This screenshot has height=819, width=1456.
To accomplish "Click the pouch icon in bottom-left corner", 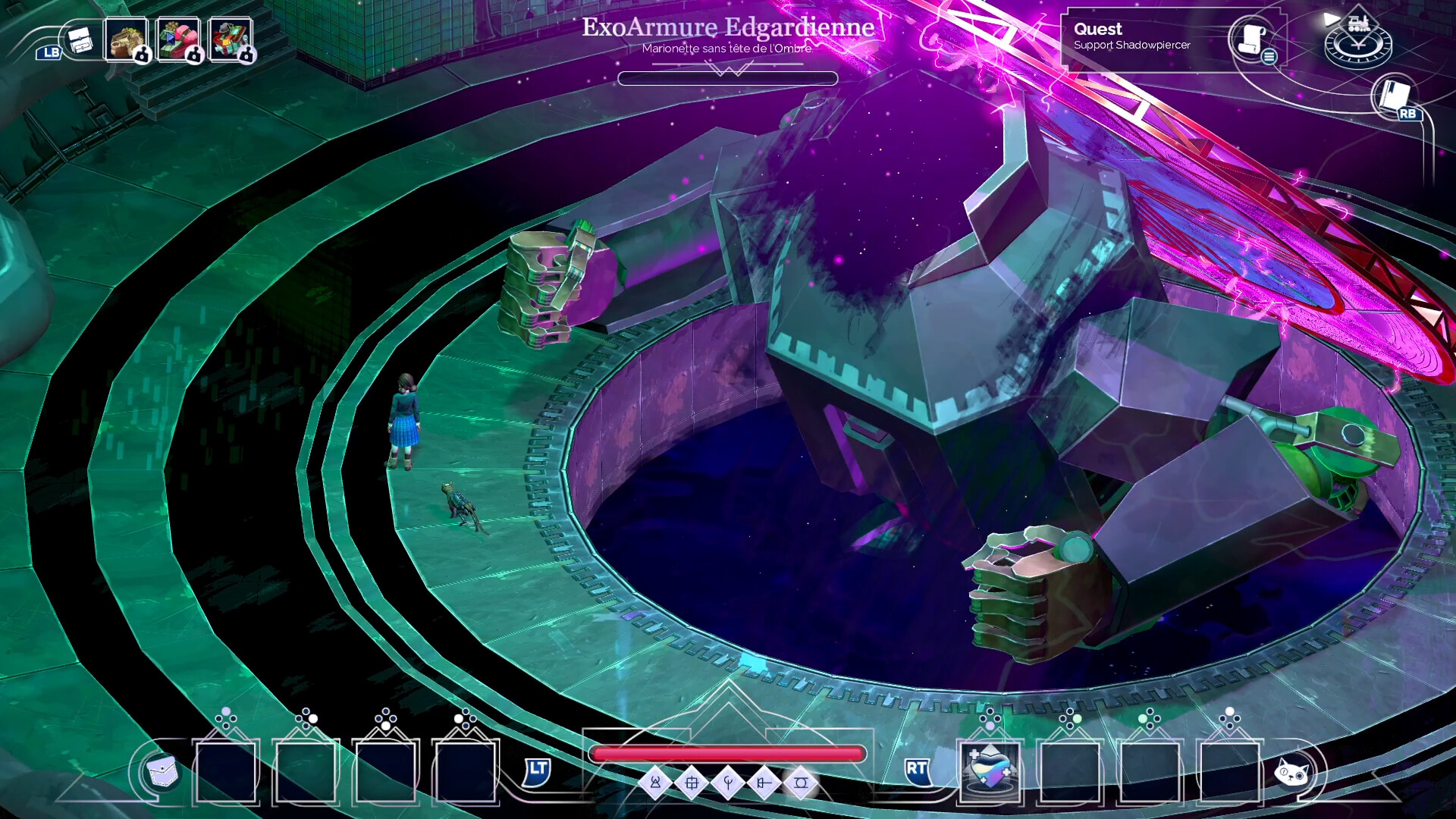I will (x=162, y=769).
